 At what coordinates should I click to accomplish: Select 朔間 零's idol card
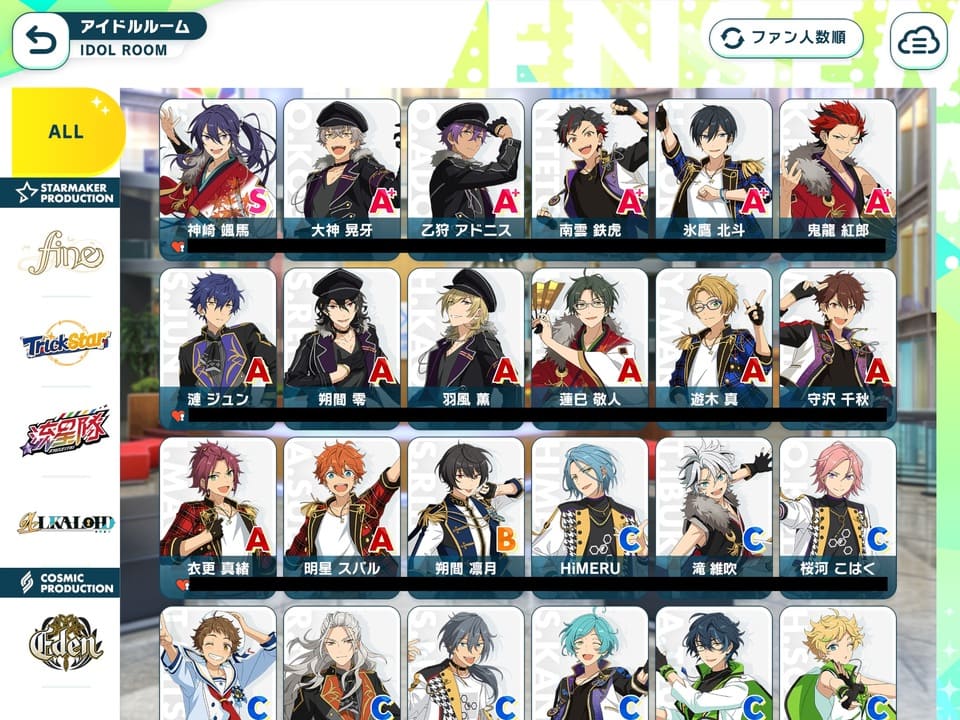click(x=342, y=338)
